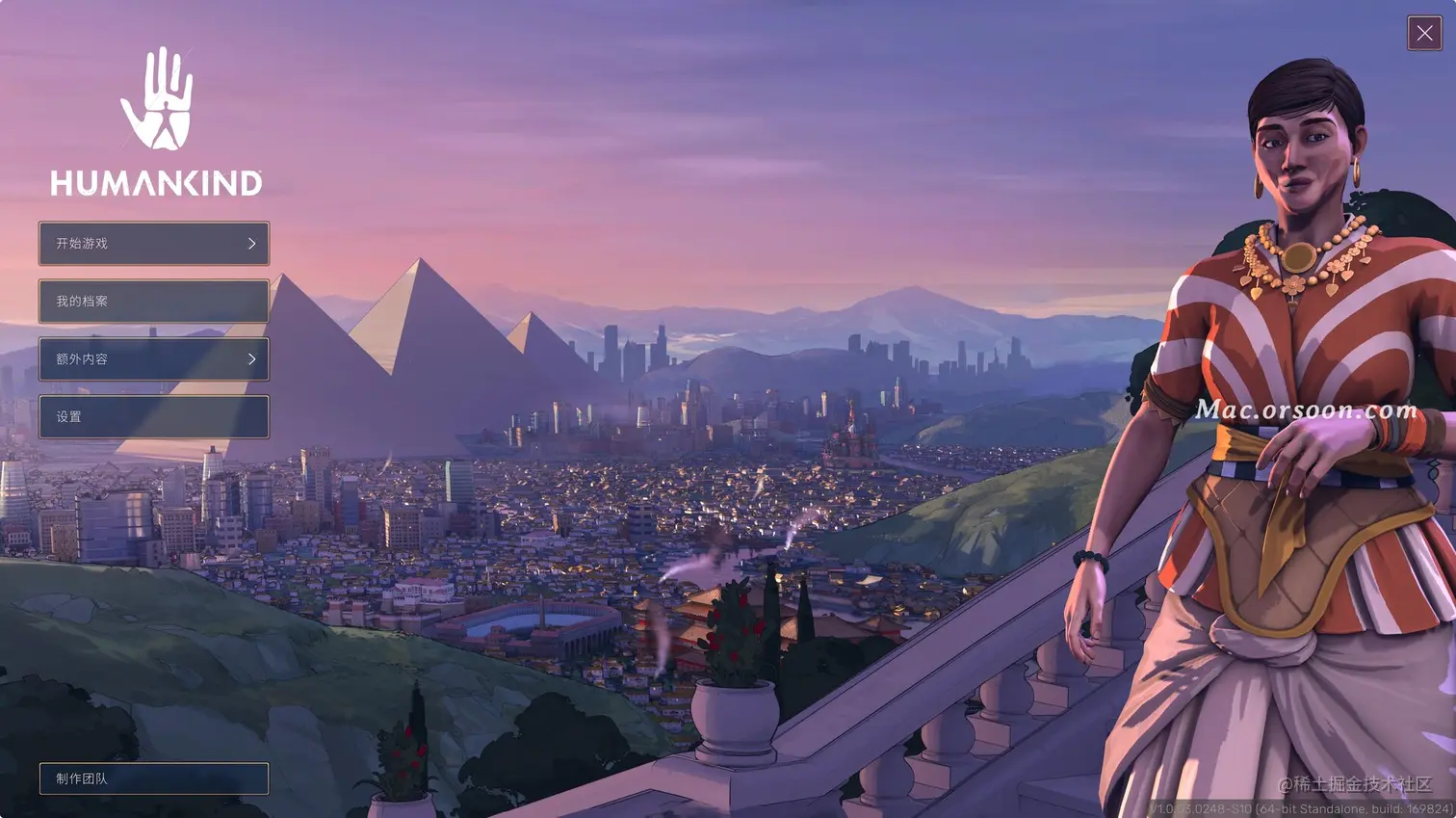The width and height of the screenshot is (1456, 818).
Task: Close the game with the X button
Action: [x=1424, y=33]
